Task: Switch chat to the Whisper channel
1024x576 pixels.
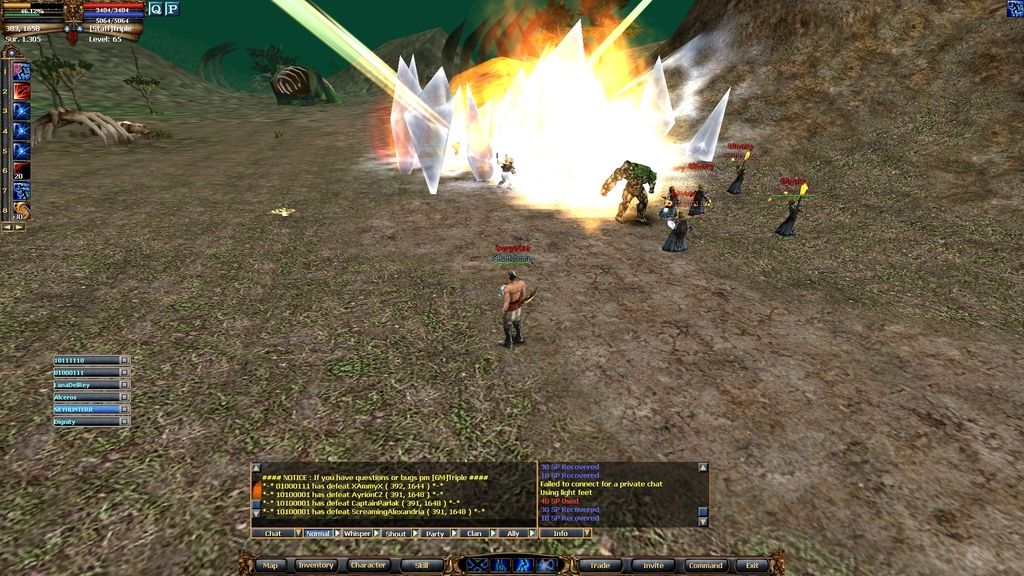Action: click(357, 534)
